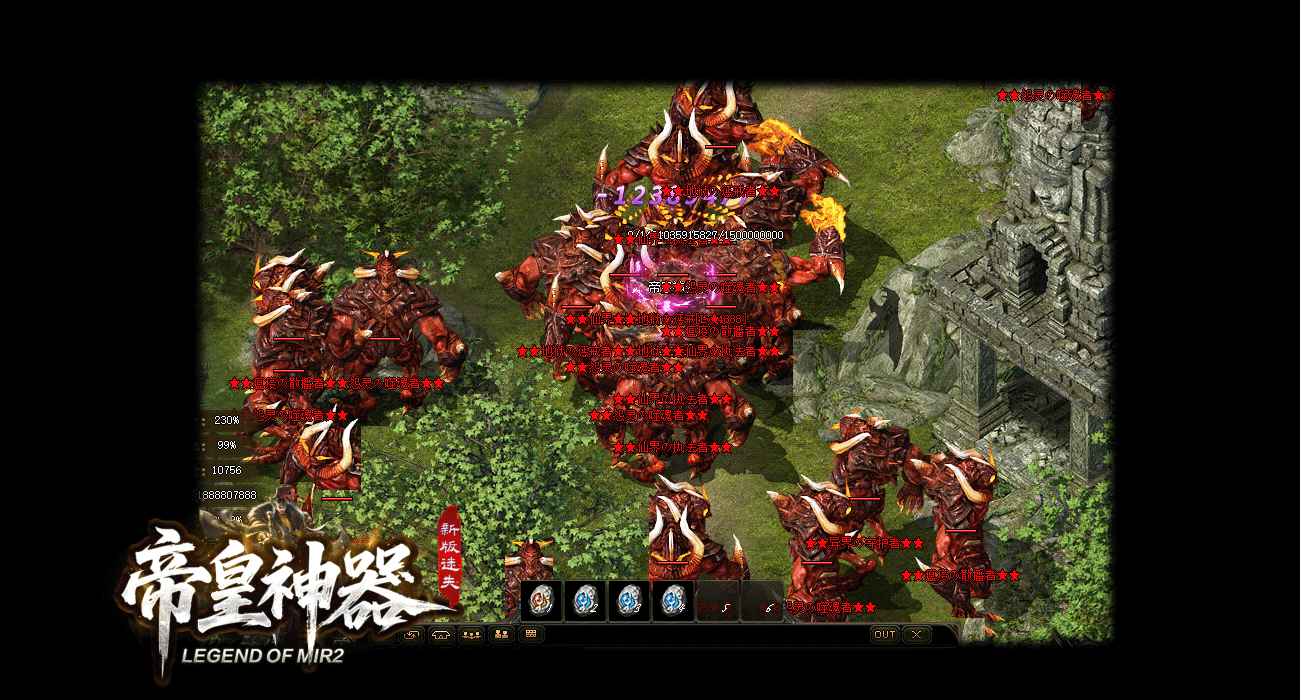Use the orange rune stone in slot 1
The height and width of the screenshot is (700, 1300).
pyautogui.click(x=541, y=601)
